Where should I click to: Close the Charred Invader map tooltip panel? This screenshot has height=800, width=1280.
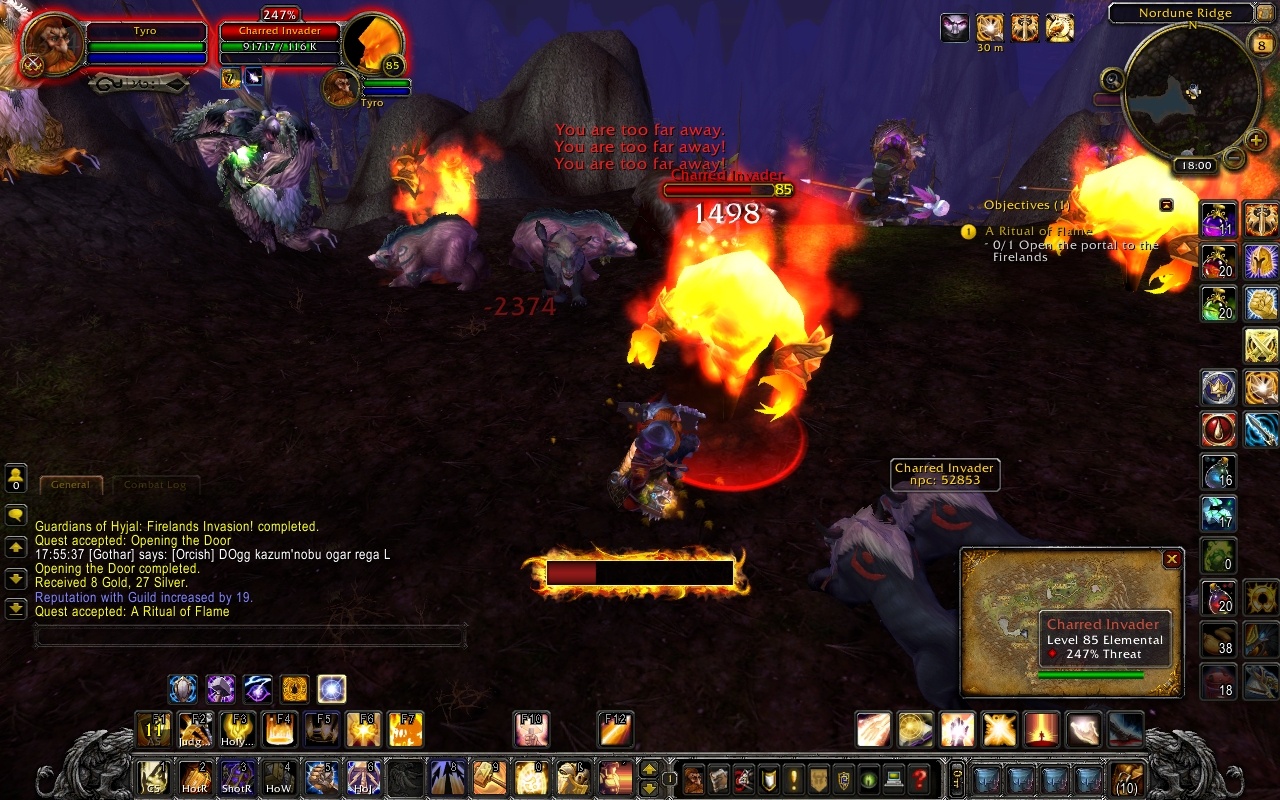coord(1171,560)
